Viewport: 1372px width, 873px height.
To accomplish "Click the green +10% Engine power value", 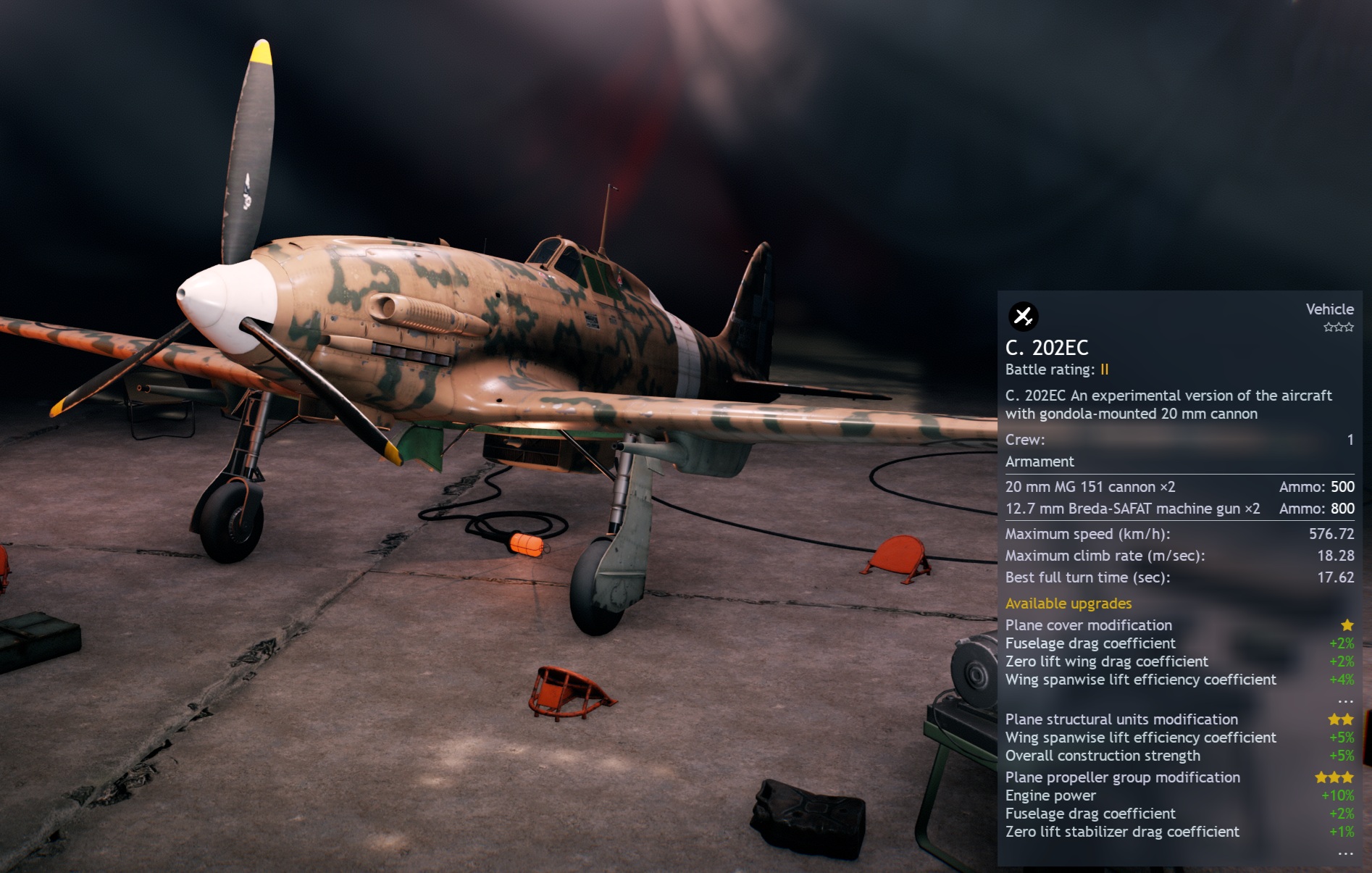I will tap(1339, 795).
